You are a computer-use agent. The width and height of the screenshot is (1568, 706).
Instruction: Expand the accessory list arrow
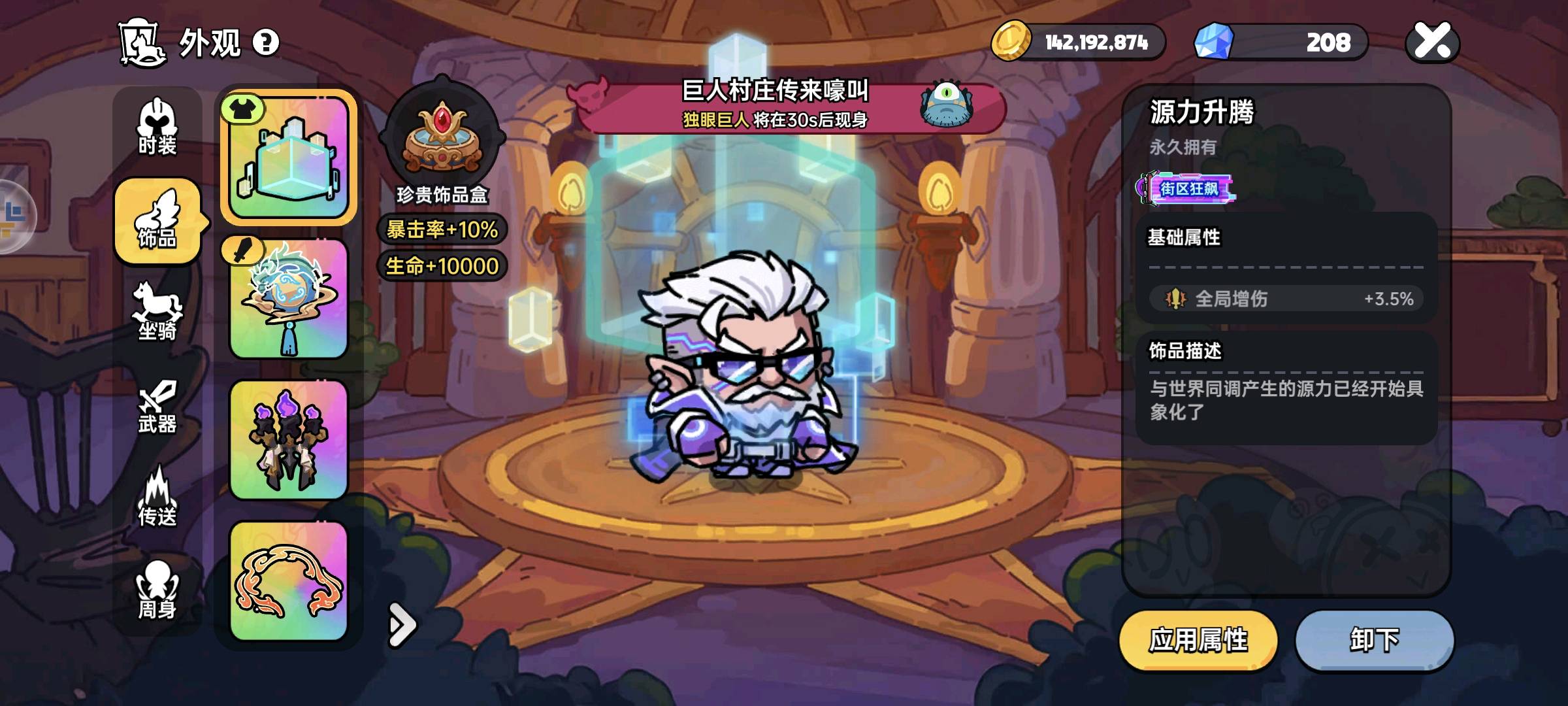(x=401, y=625)
